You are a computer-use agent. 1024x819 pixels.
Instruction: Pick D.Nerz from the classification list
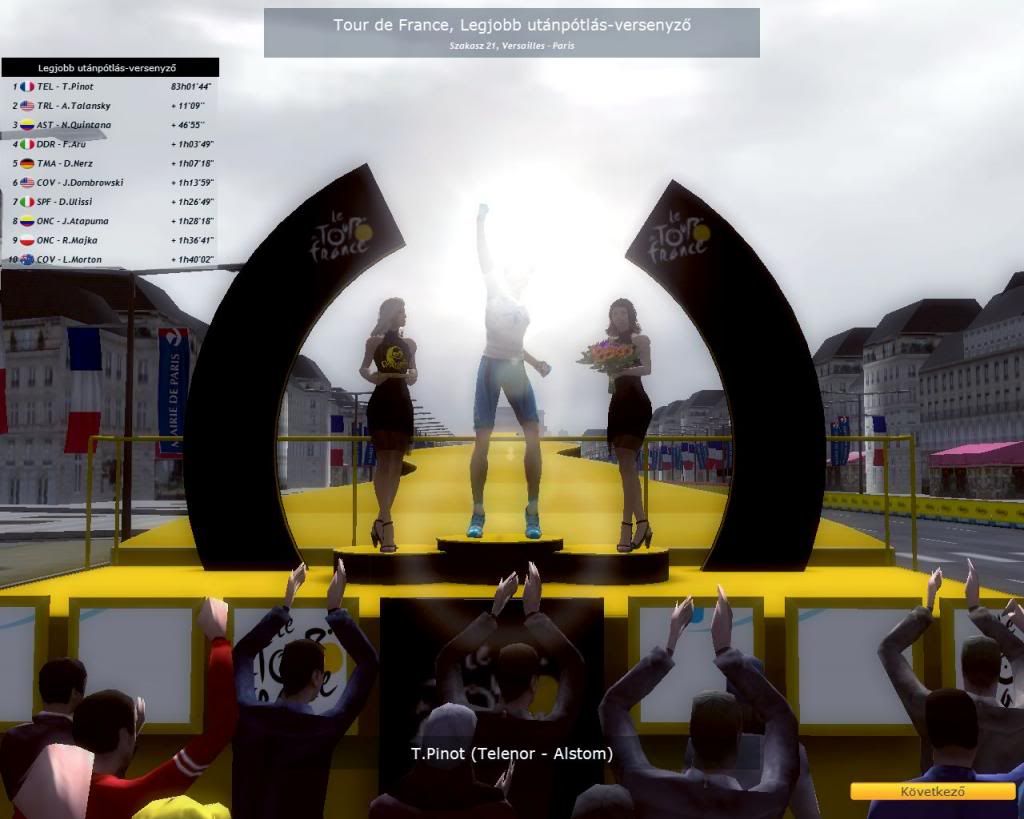[110, 164]
